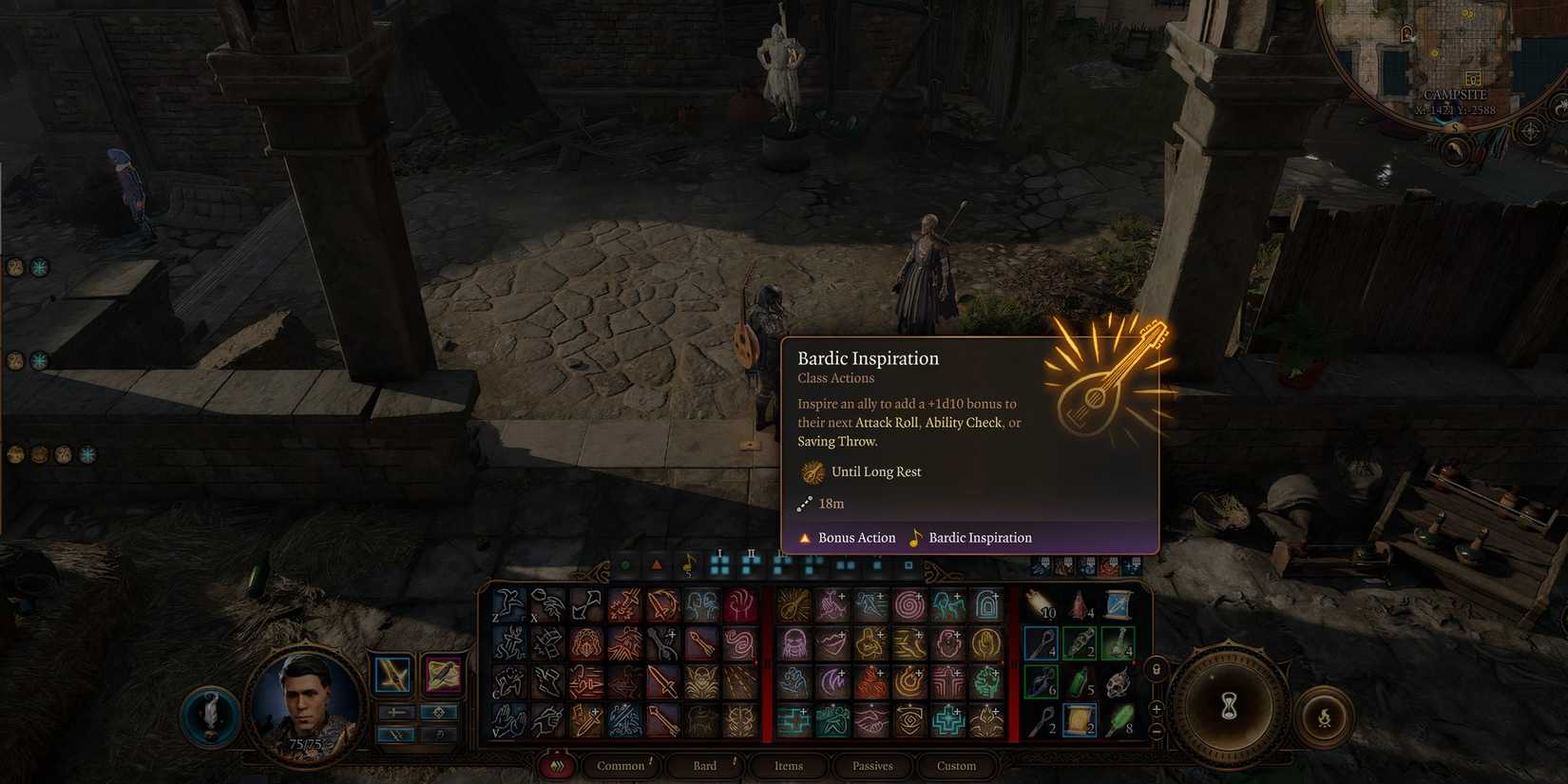Lock the item panel with the padlock toggle
Image resolution: width=1568 pixels, height=784 pixels.
pyautogui.click(x=1156, y=671)
